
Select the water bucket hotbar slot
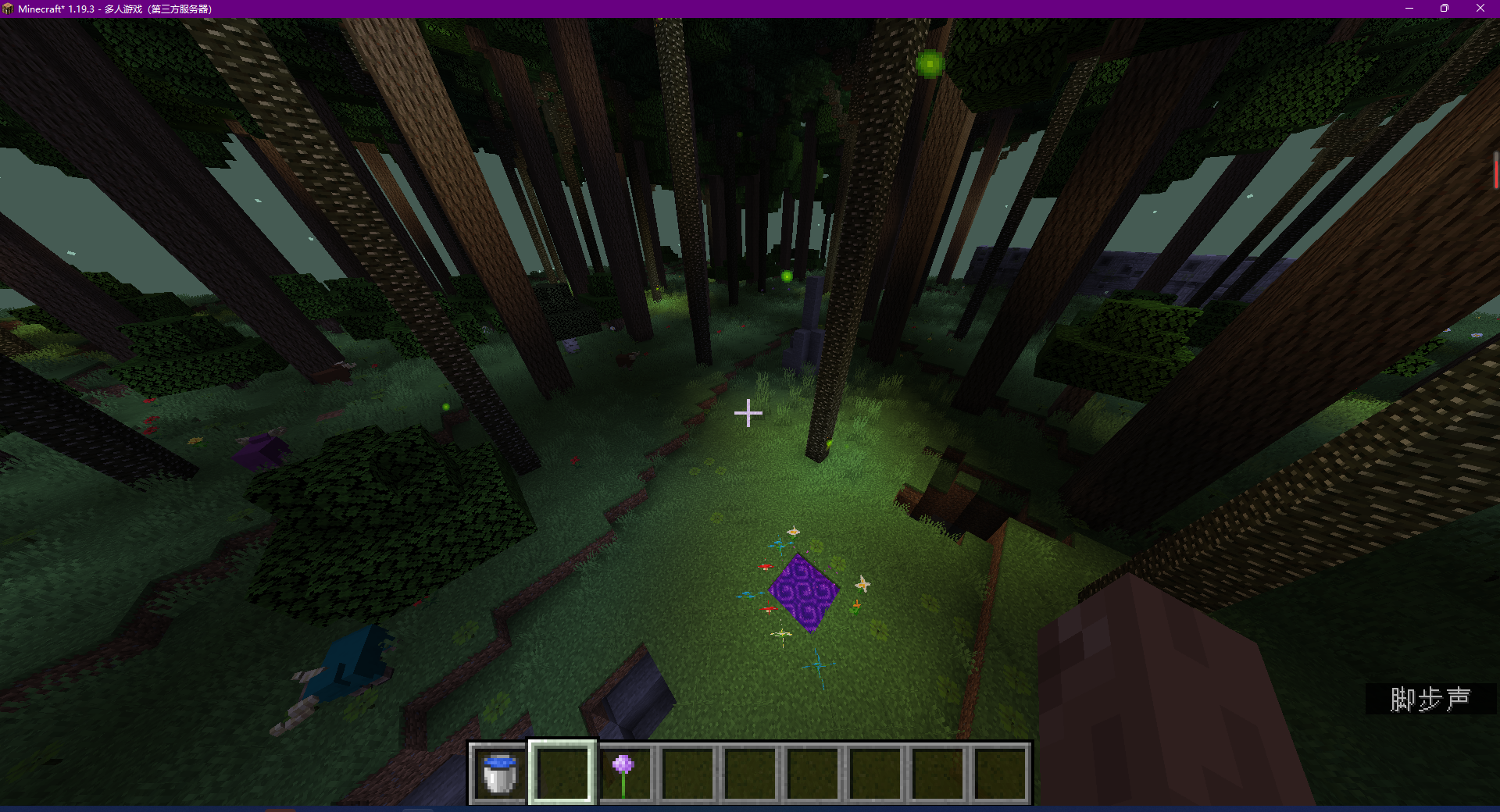click(500, 772)
